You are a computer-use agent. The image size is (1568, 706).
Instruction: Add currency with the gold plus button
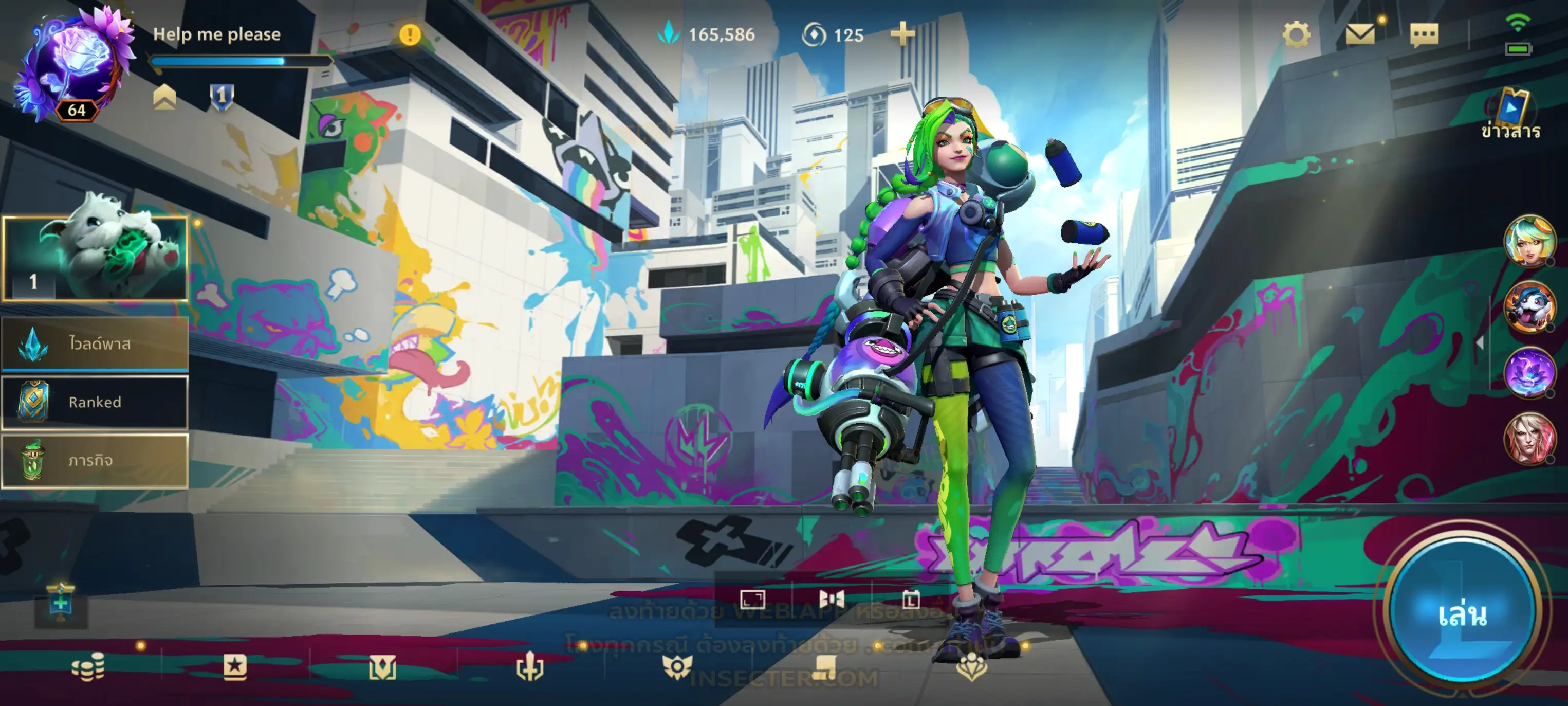[902, 34]
